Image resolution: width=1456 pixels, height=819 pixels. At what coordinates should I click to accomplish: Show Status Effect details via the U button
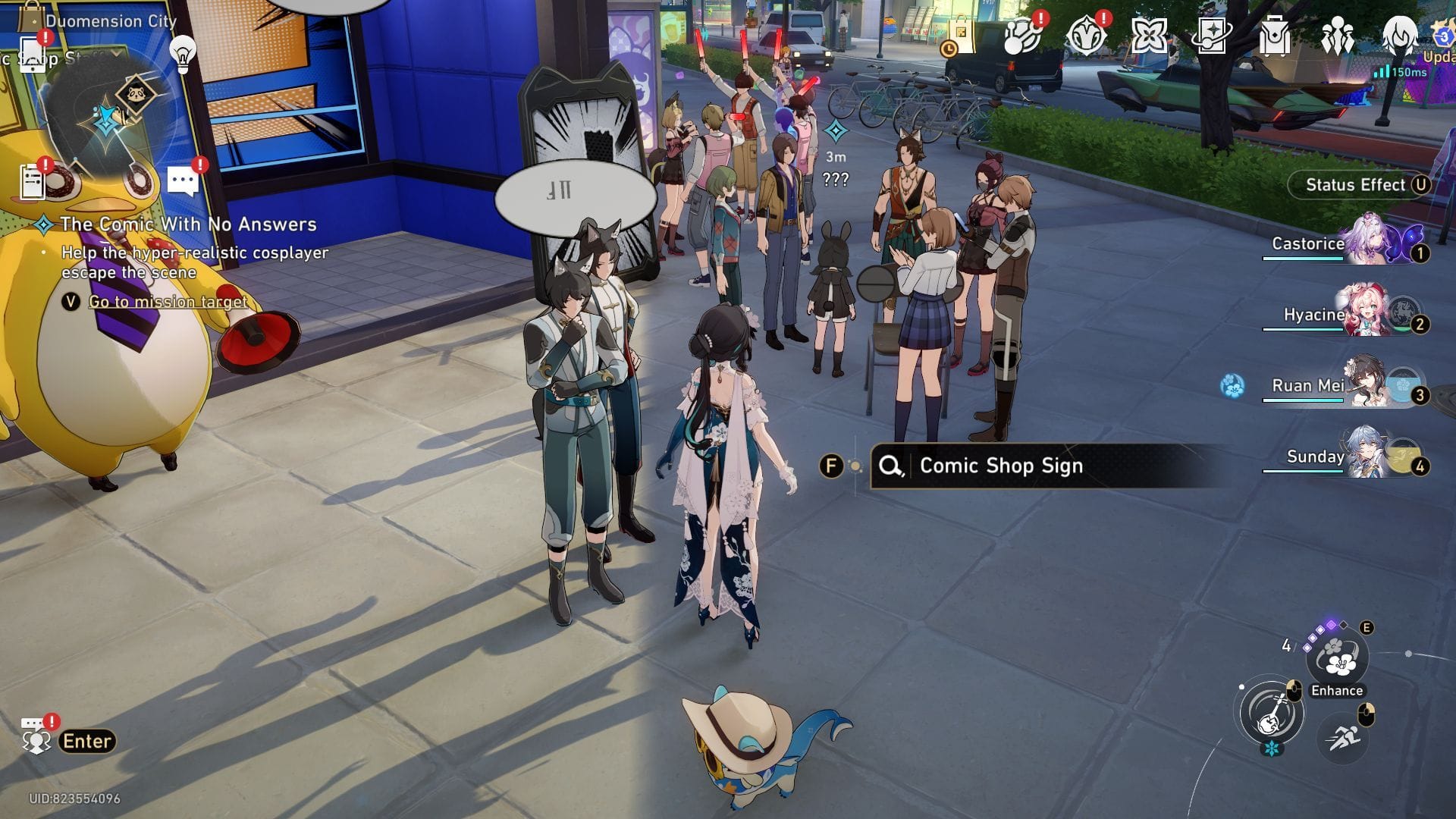1423,184
